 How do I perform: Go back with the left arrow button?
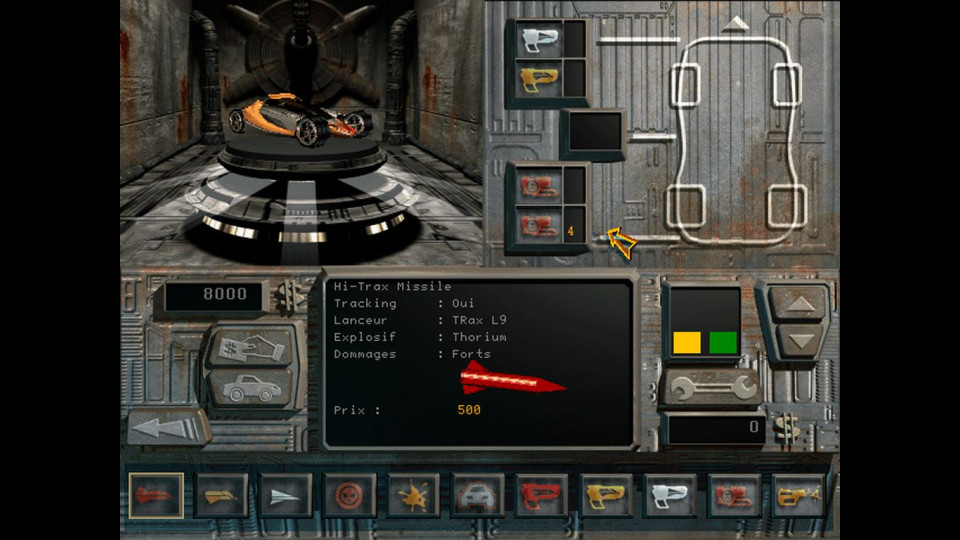(x=168, y=428)
